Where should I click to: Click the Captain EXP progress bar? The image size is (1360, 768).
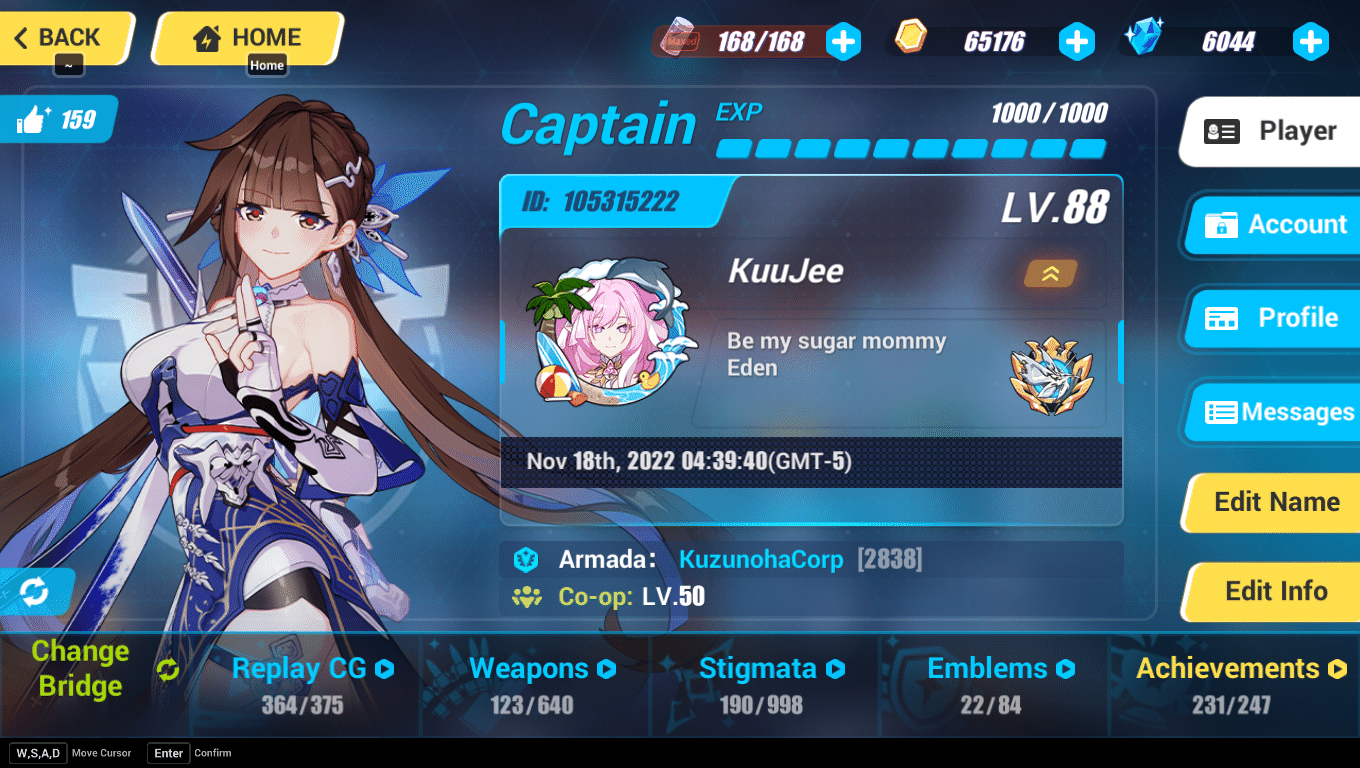(x=910, y=147)
